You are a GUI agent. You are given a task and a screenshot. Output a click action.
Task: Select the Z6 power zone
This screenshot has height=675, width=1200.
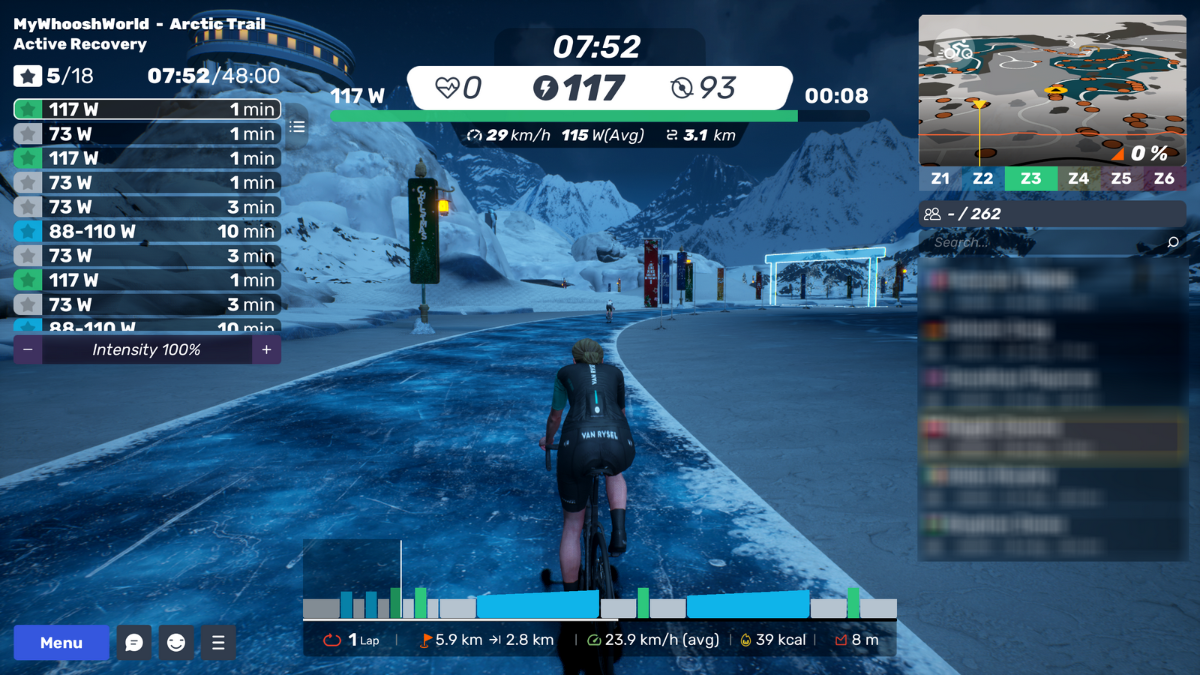[x=1164, y=179]
